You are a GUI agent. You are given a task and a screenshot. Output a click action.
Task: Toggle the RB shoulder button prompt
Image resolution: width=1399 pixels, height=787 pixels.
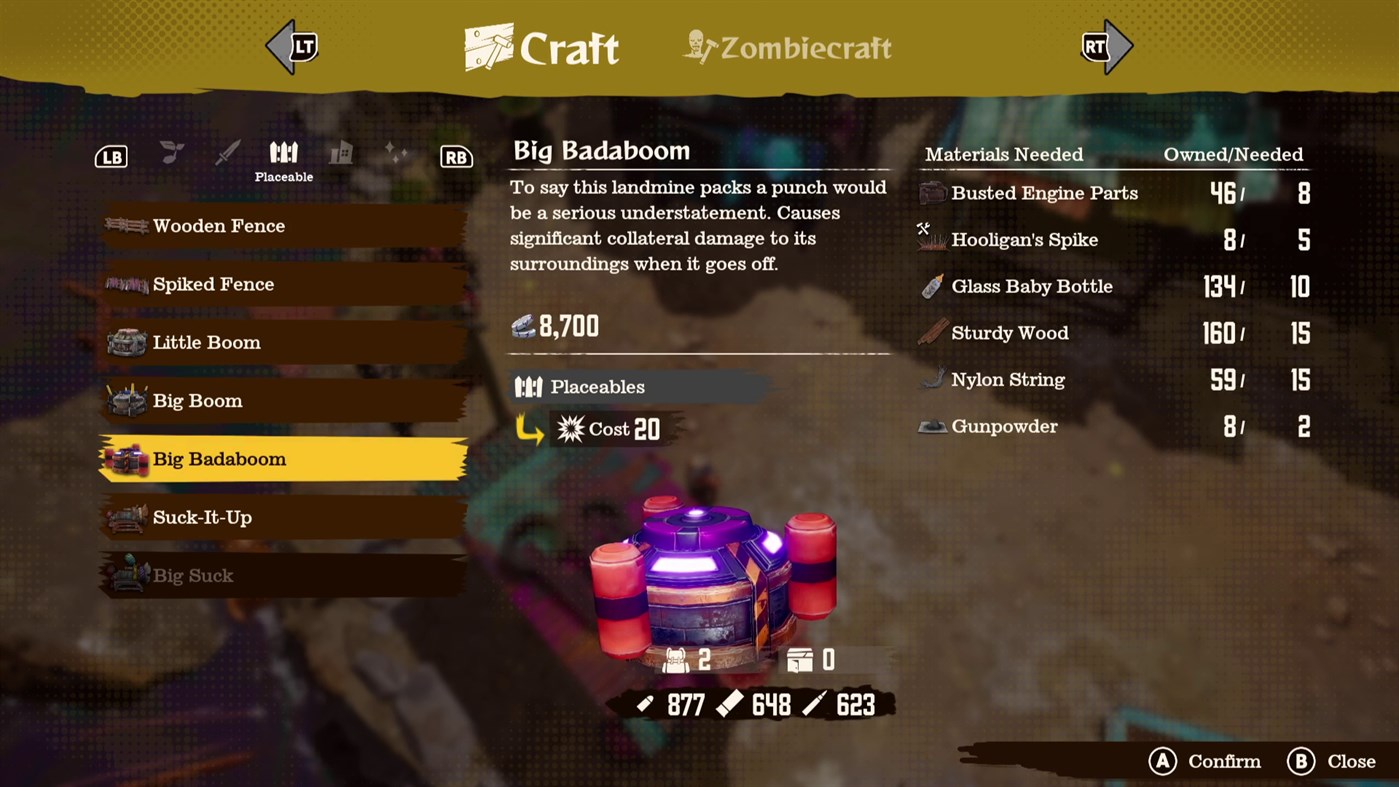point(456,156)
